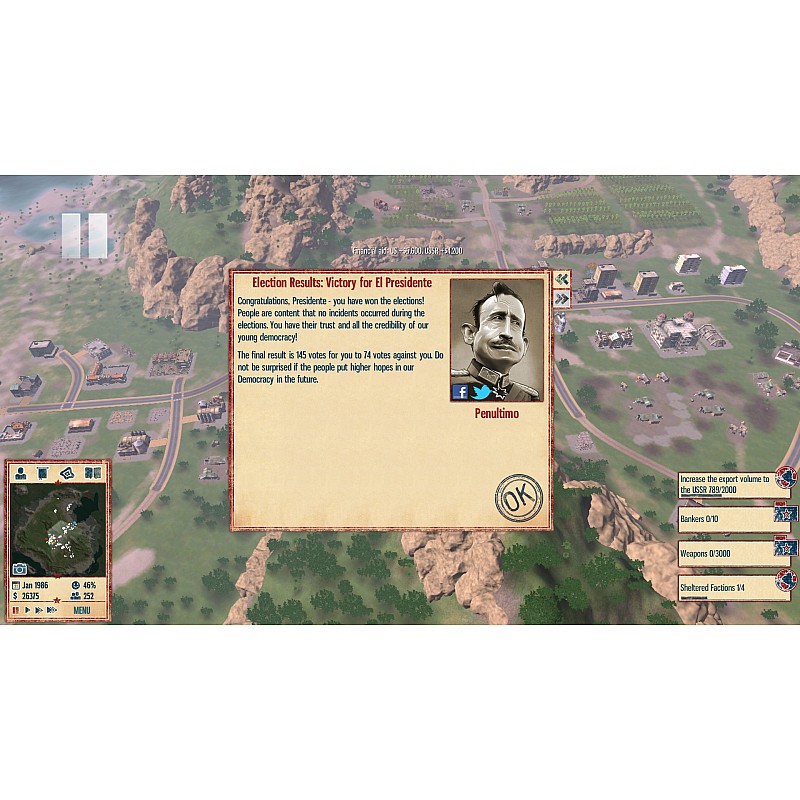Open the book icon above the minimap
Viewport: 800px width, 800px height.
tap(91, 473)
